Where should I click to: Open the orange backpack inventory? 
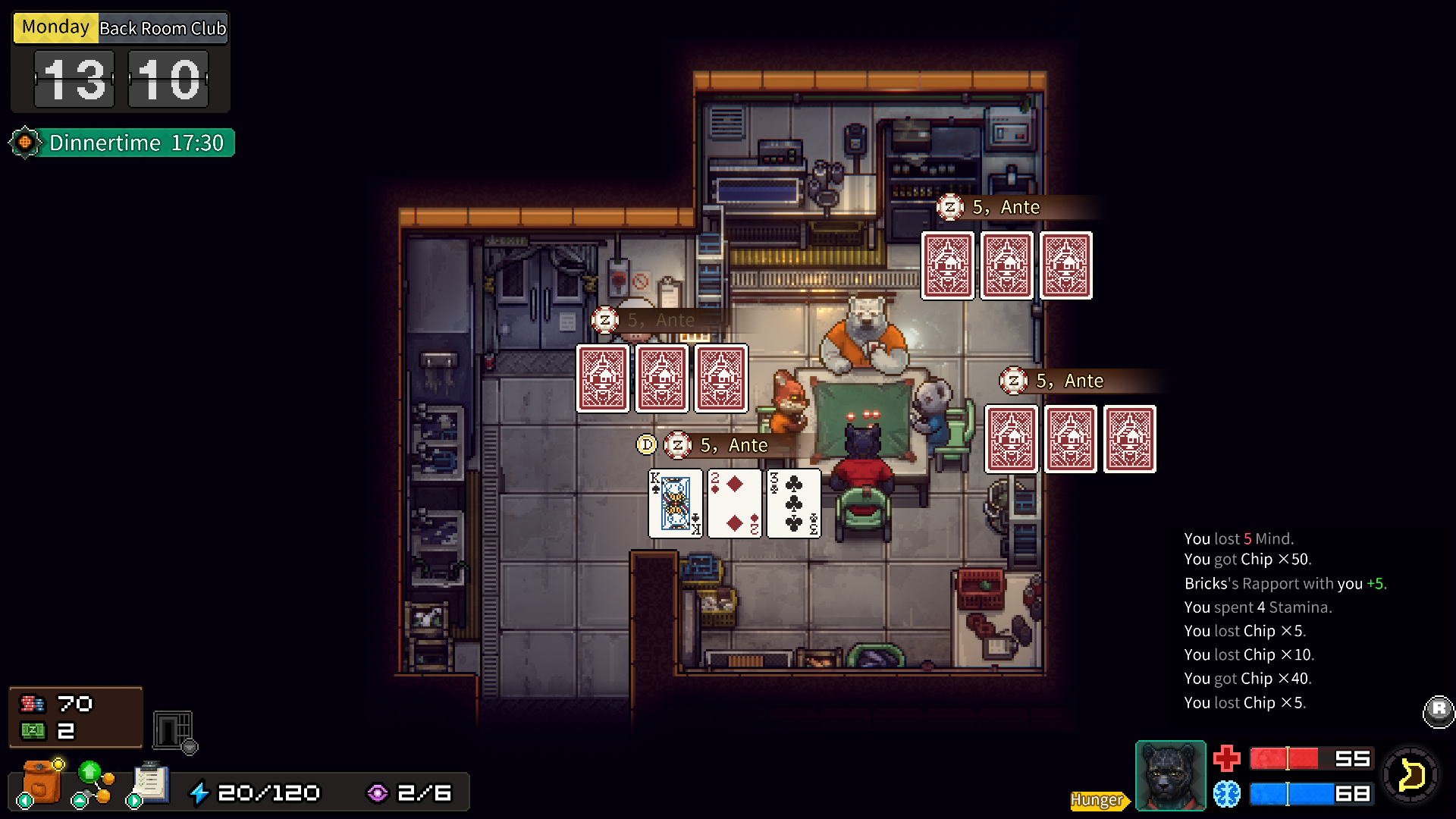tap(41, 782)
